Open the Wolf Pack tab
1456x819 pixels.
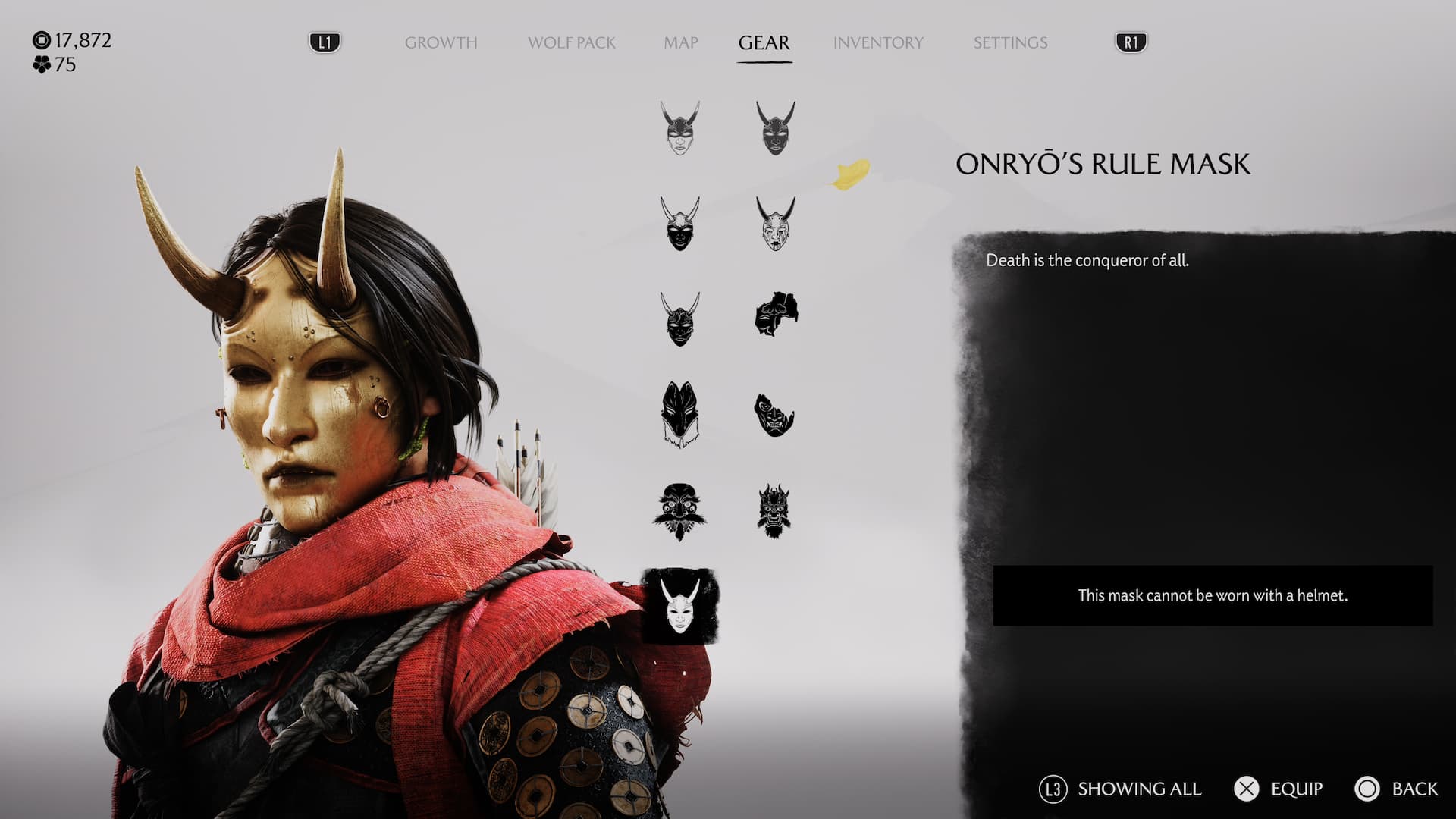click(x=571, y=42)
